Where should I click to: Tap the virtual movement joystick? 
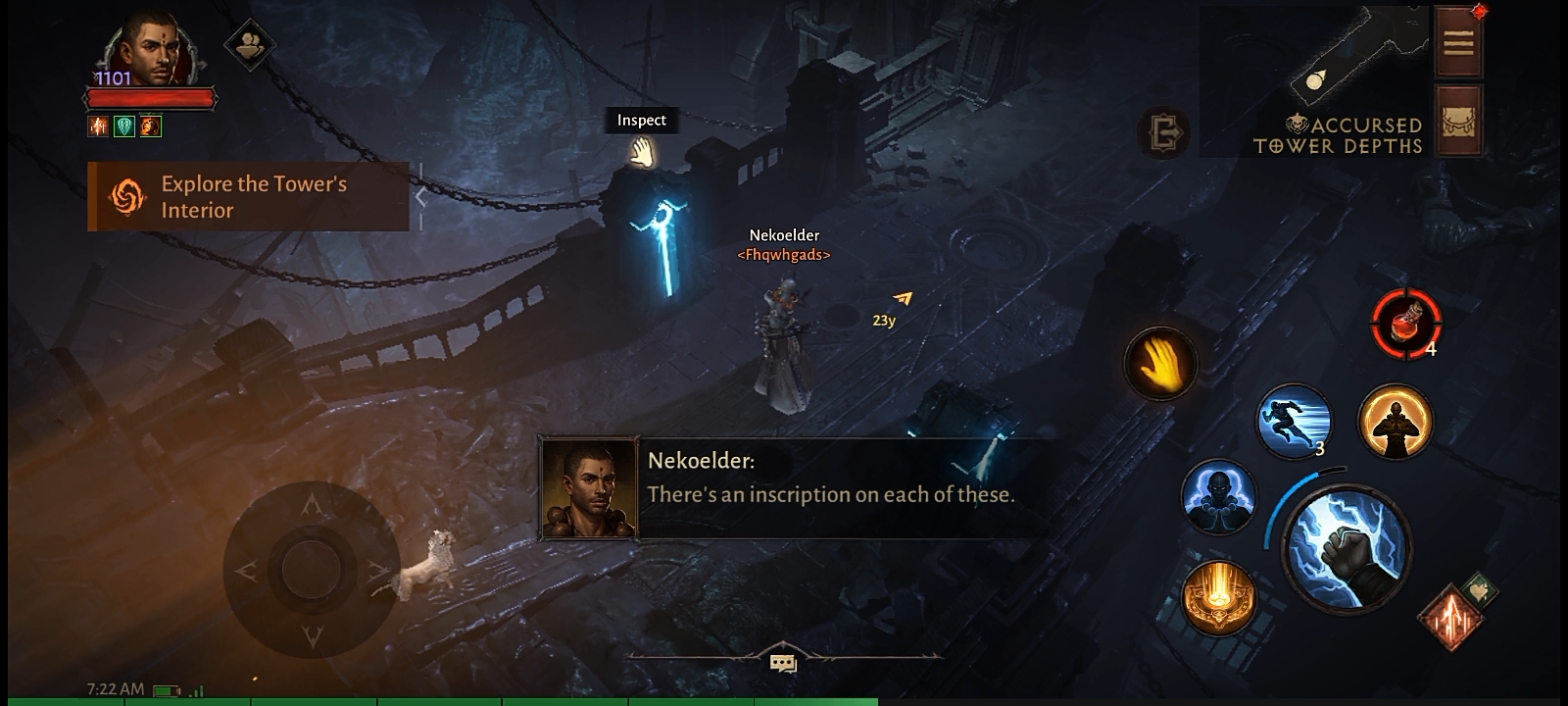(x=312, y=569)
